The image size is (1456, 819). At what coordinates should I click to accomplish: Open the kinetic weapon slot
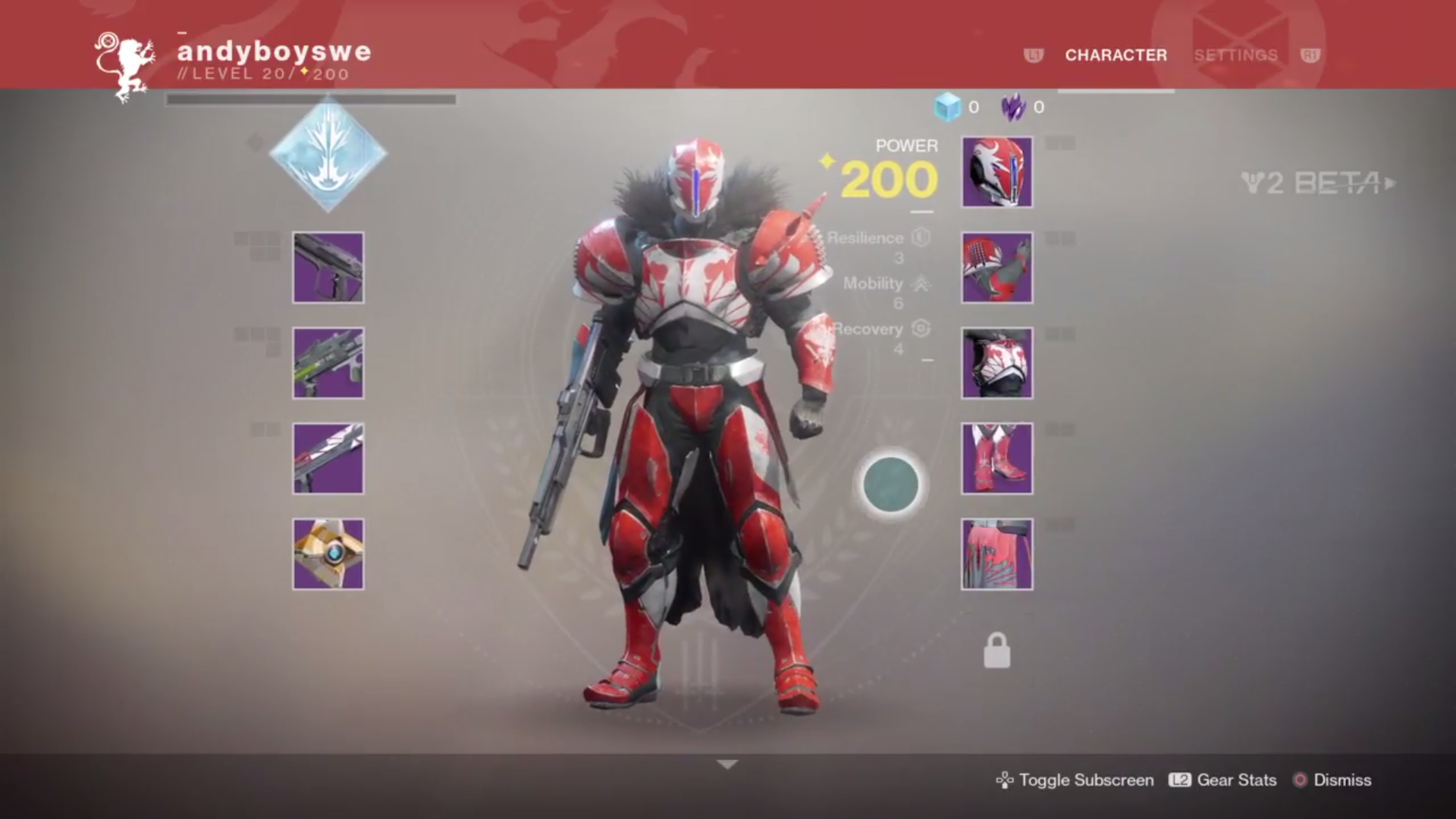click(x=328, y=267)
